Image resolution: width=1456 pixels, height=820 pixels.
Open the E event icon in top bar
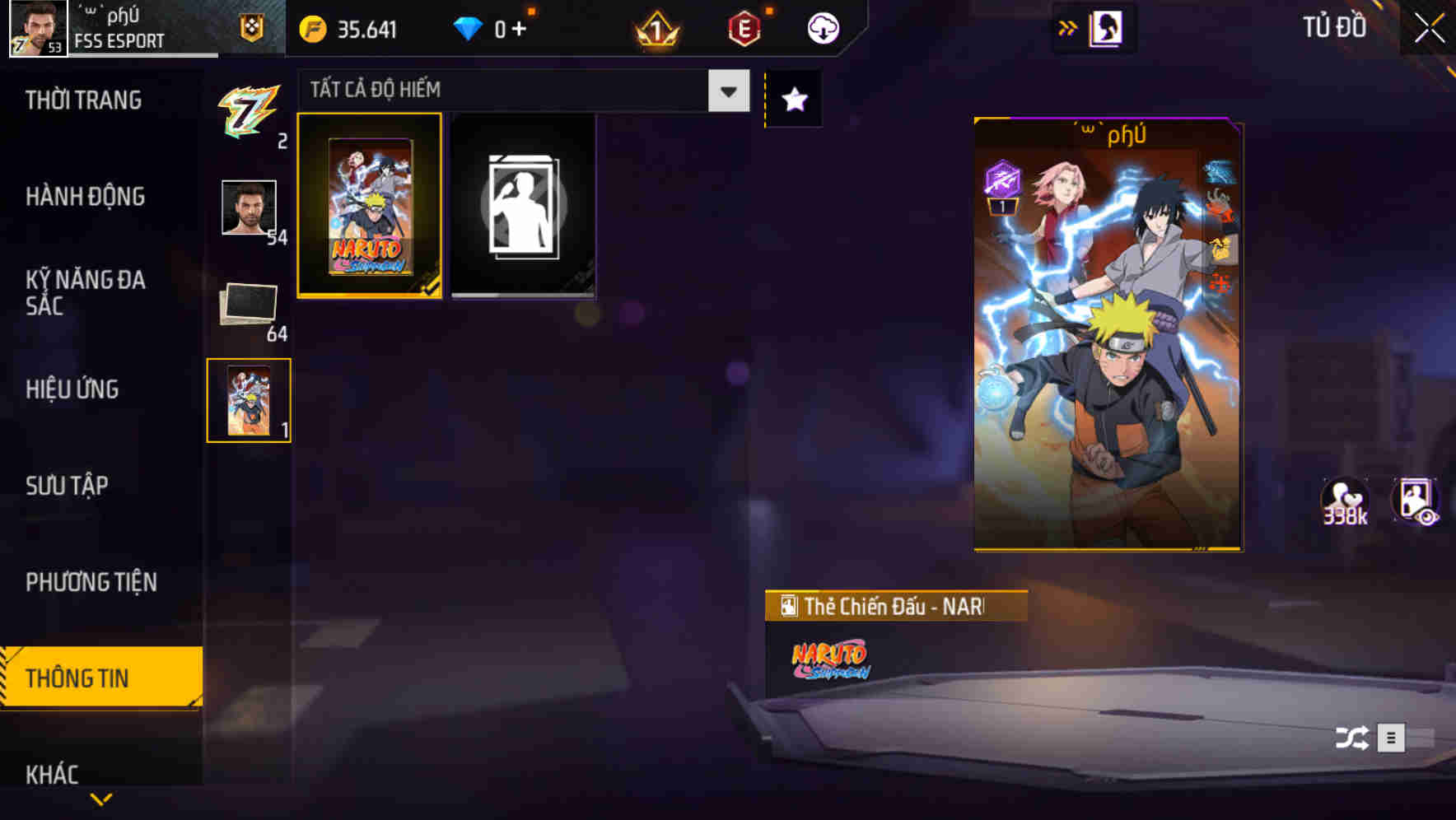click(745, 27)
